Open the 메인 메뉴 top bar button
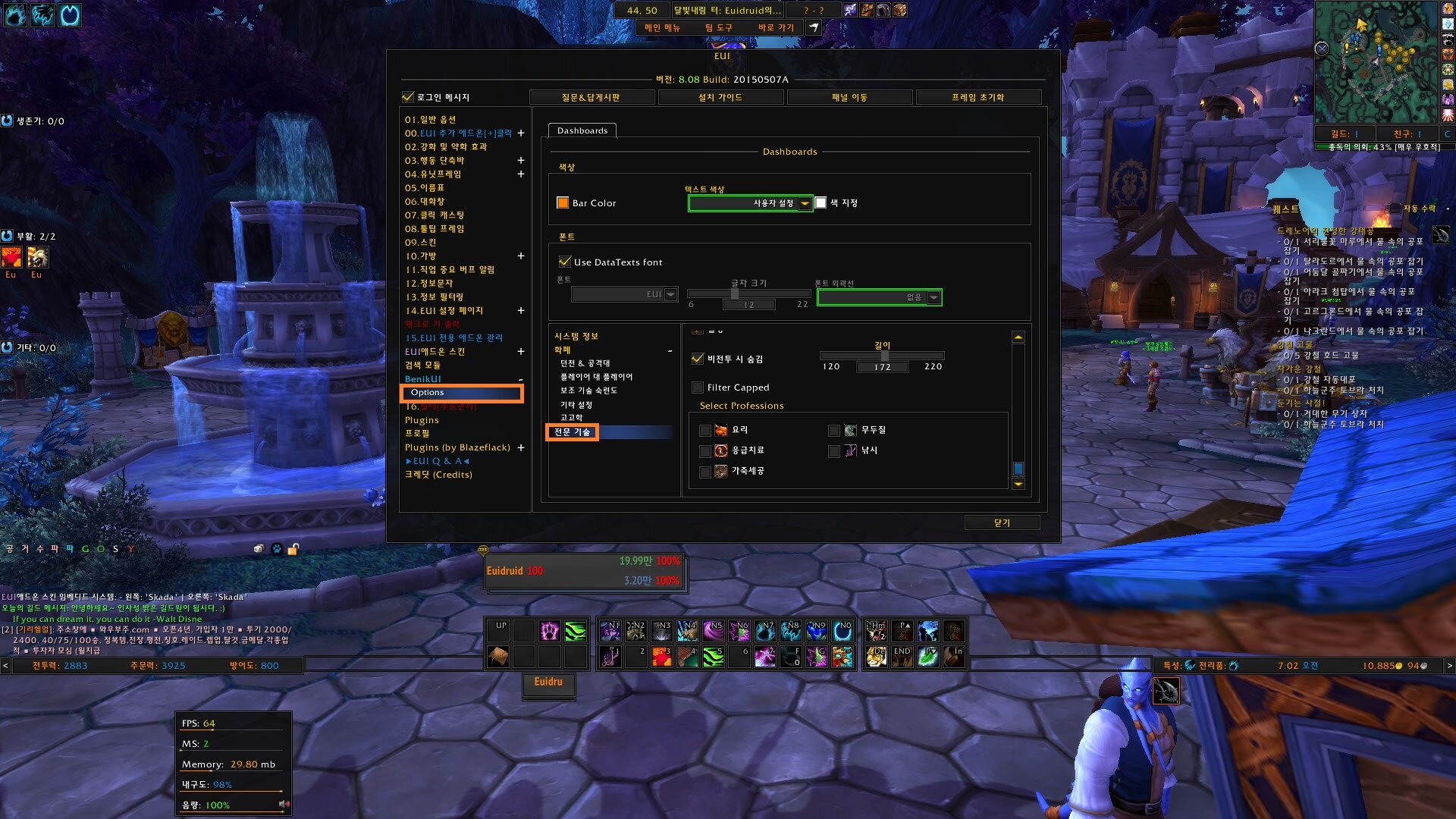 [662, 27]
